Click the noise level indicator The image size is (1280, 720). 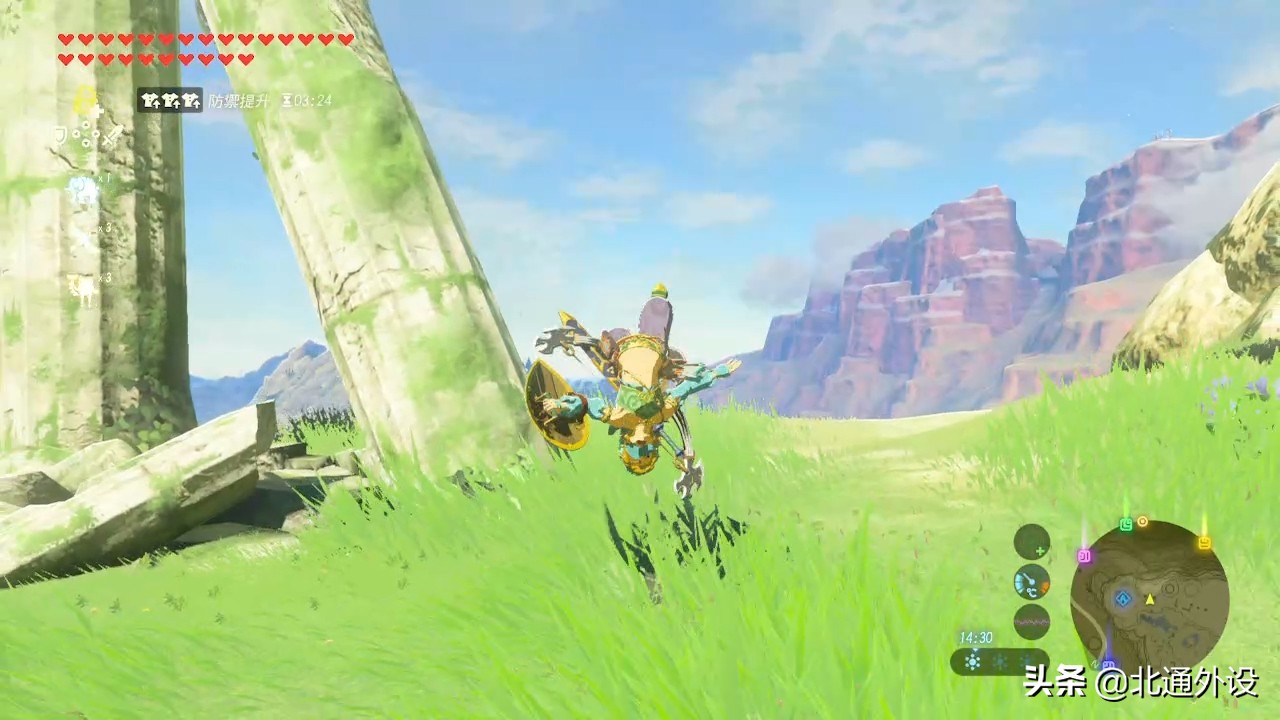(x=1031, y=621)
